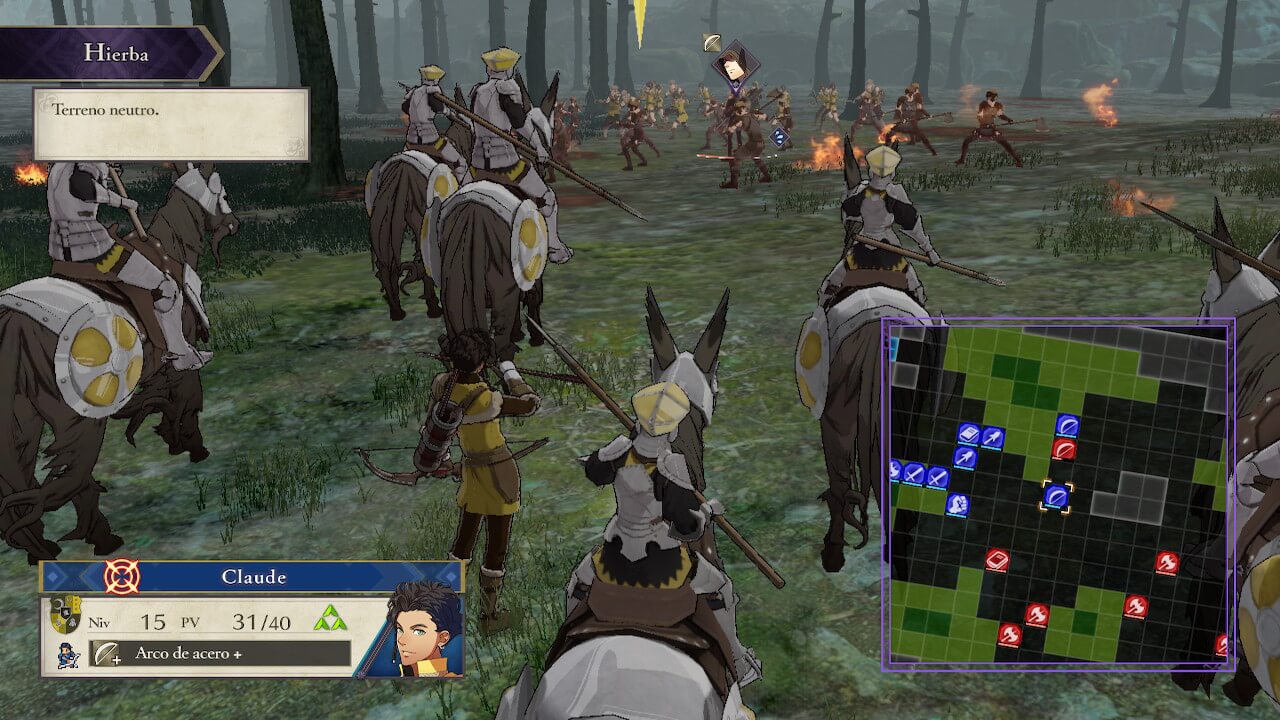Image resolution: width=1280 pixels, height=720 pixels.
Task: Select the highlighted blue bow unit on minimap
Action: (x=1057, y=495)
